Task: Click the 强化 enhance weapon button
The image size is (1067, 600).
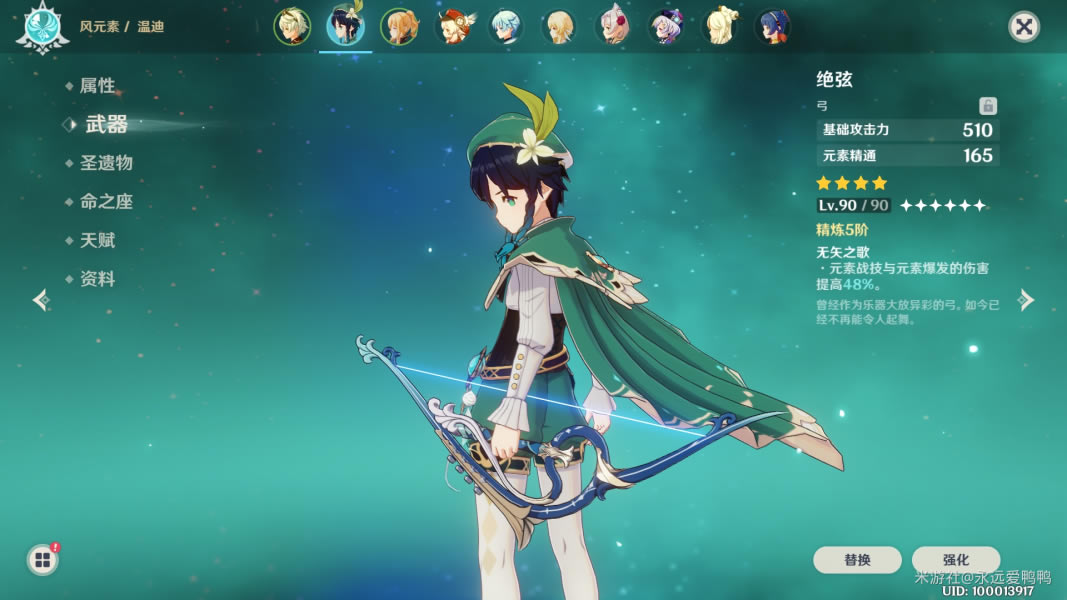Action: click(x=955, y=560)
